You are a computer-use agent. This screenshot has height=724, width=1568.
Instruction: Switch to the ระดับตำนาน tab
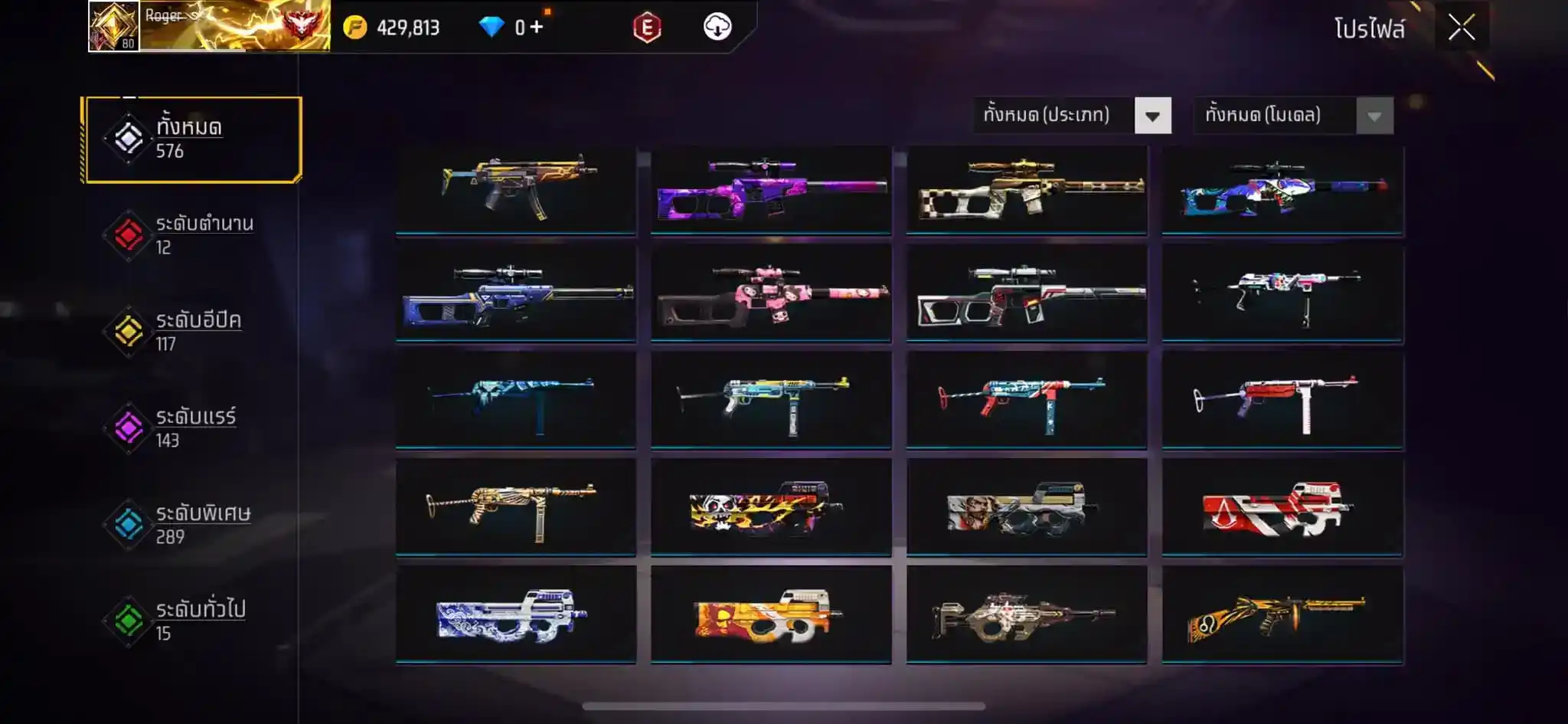(x=193, y=235)
